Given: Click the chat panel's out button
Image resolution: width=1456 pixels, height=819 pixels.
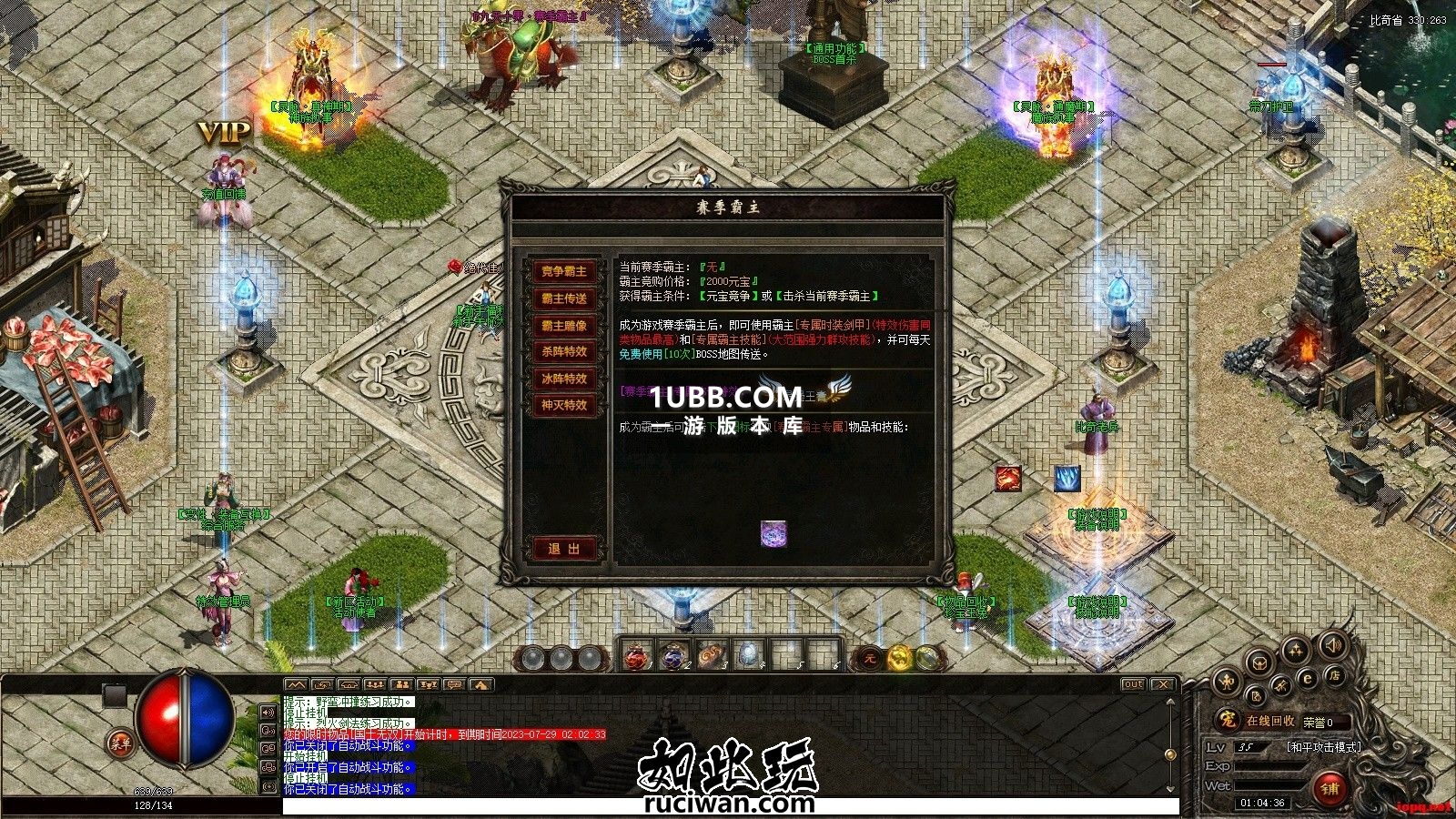Looking at the screenshot, I should [x=1133, y=684].
